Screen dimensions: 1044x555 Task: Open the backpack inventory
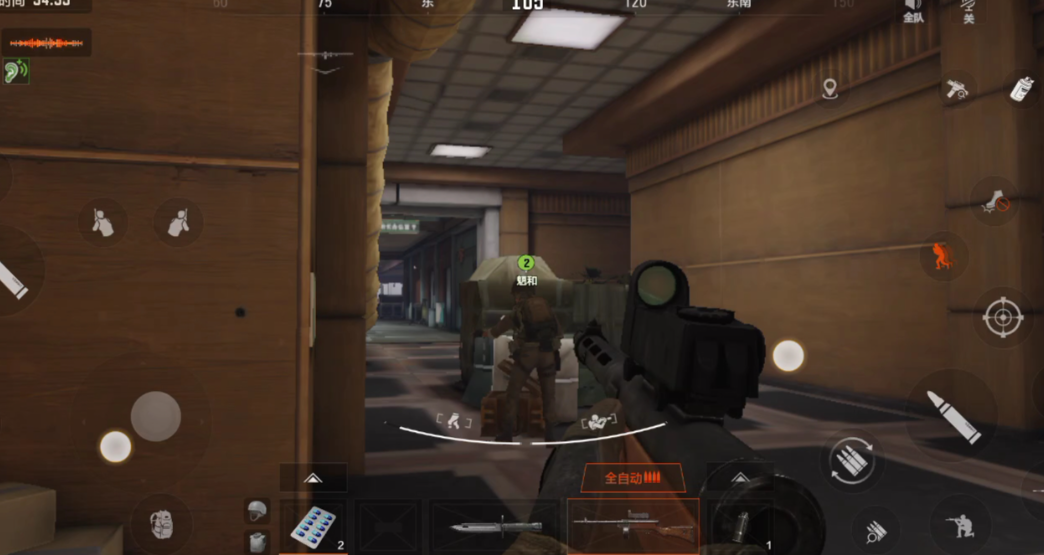click(x=161, y=522)
